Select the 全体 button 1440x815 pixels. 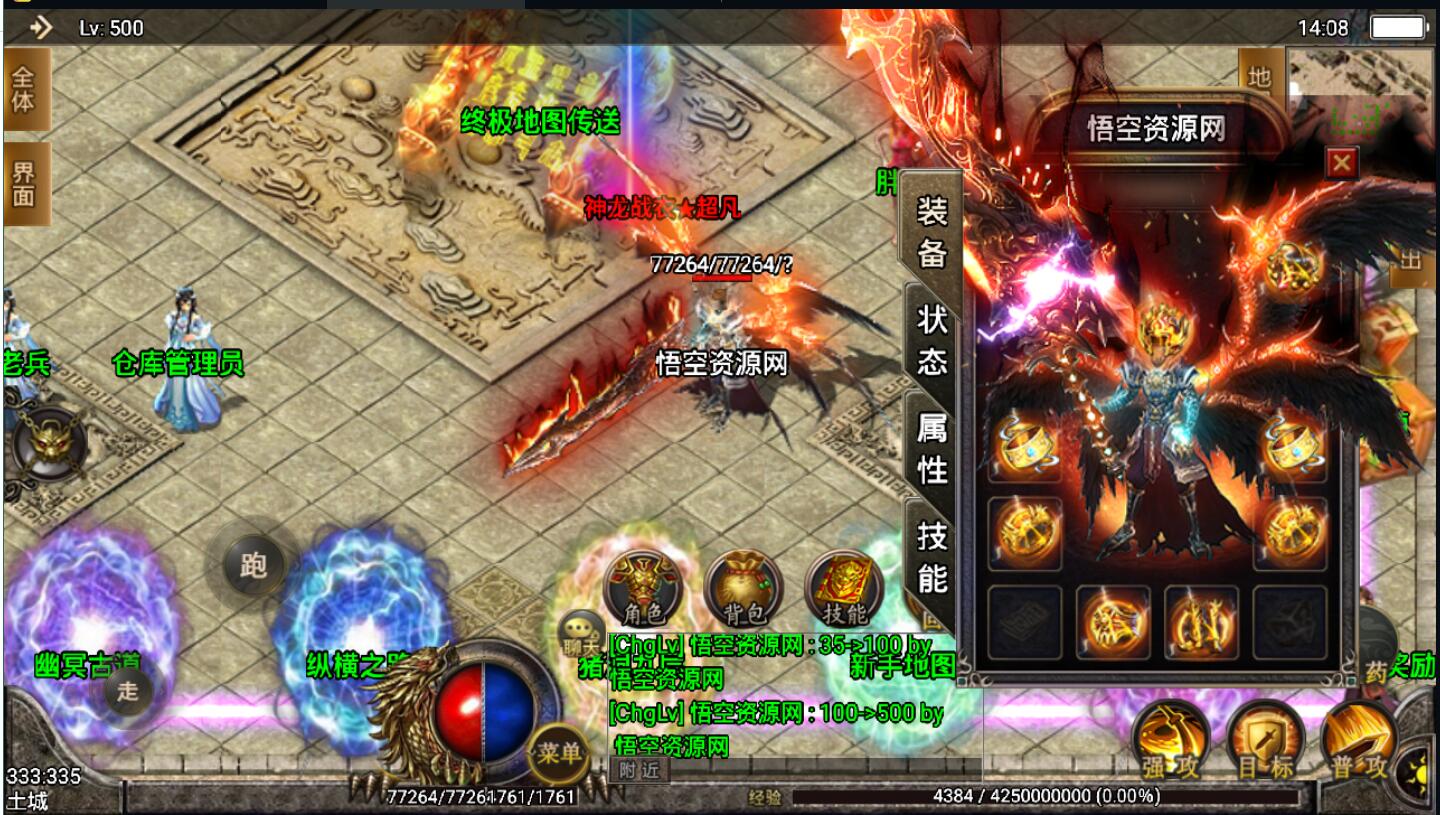coord(23,89)
